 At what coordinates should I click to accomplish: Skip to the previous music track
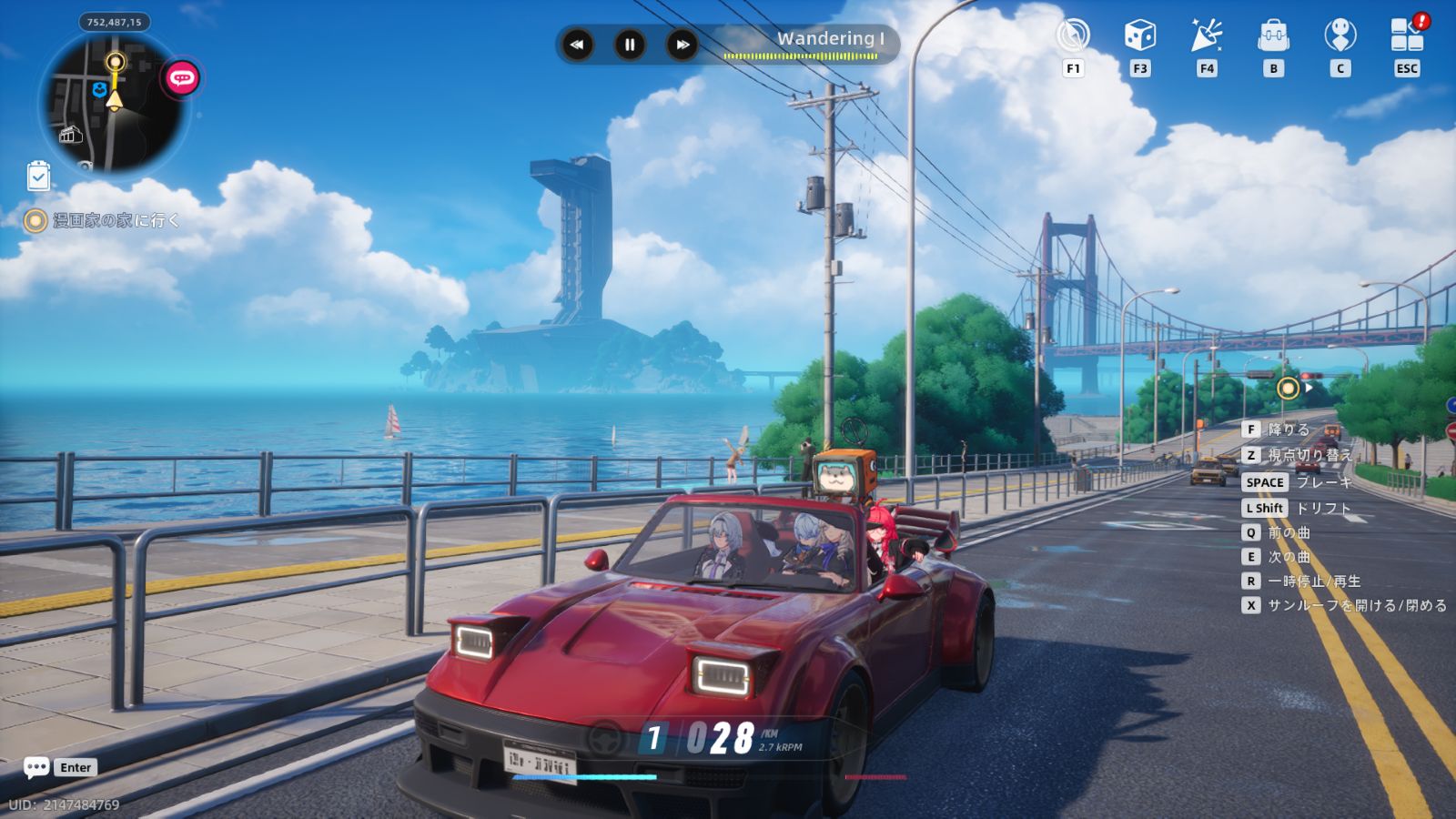[x=577, y=44]
